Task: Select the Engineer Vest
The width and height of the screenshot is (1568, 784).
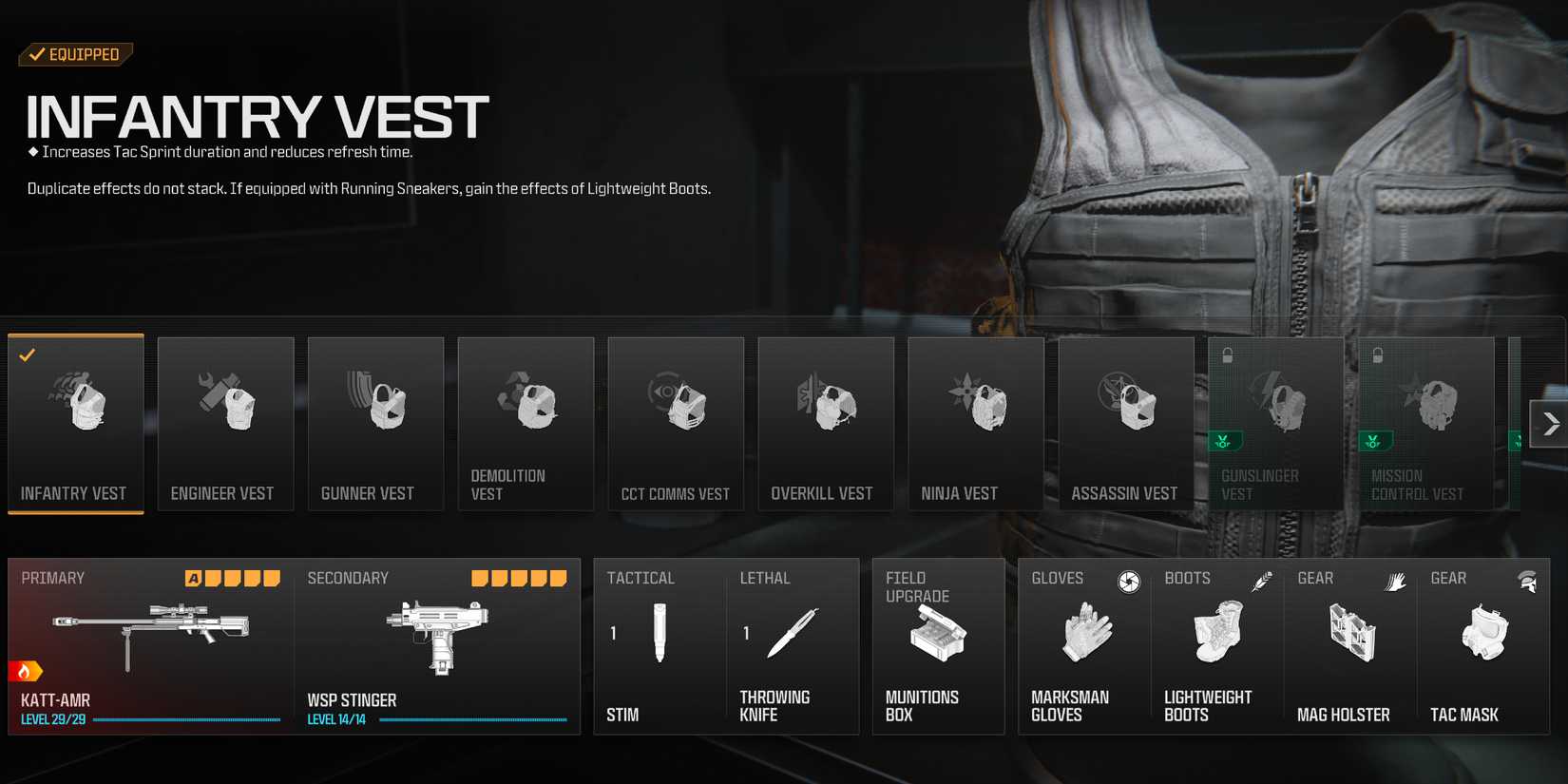Action: point(225,423)
